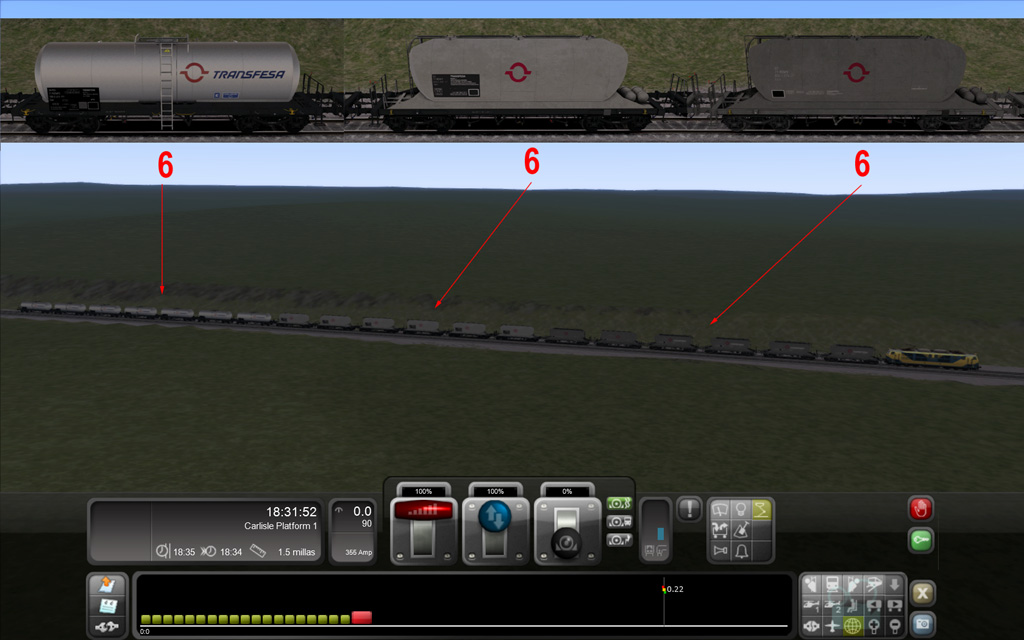Select the globe map view icon
Screen dimensions: 1024x640
click(853, 626)
